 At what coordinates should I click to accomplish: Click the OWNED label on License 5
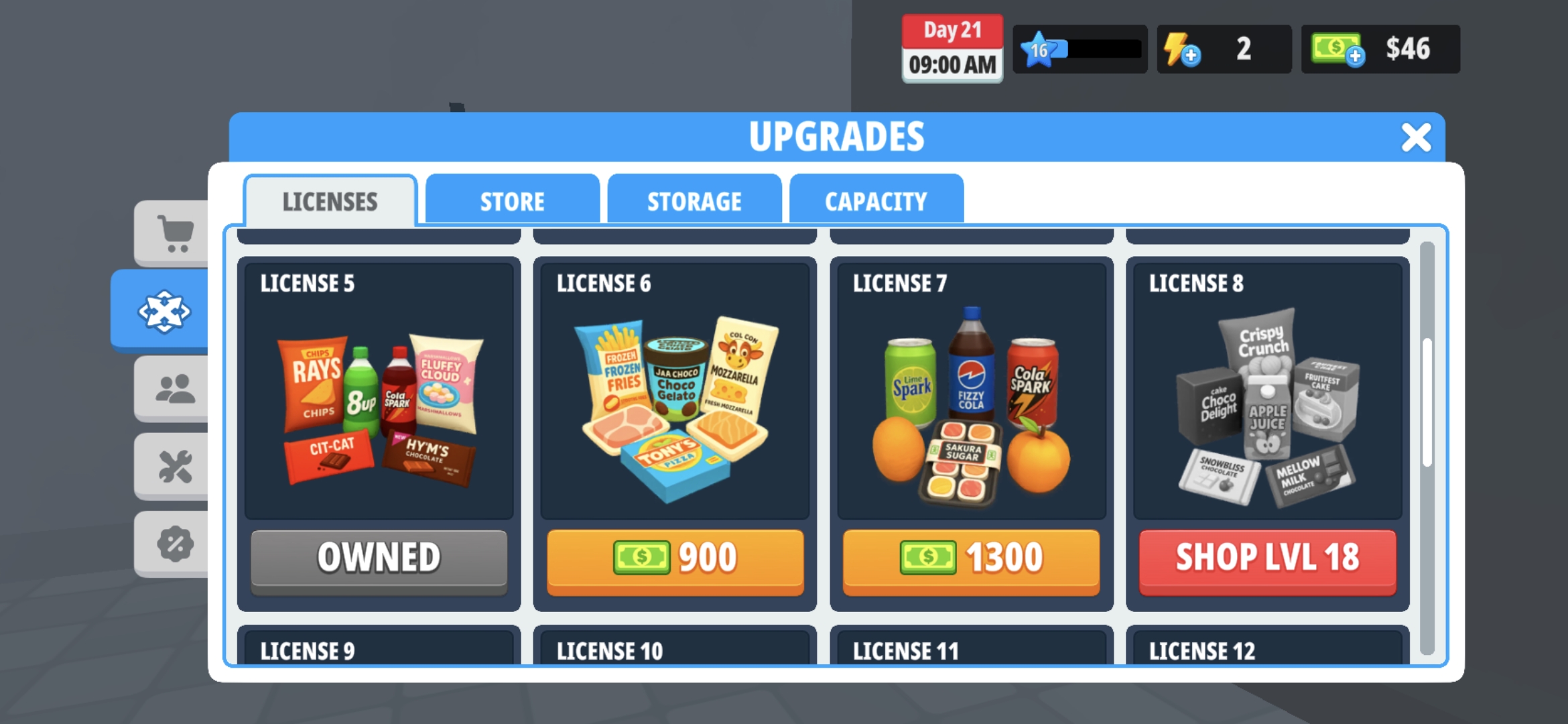pyautogui.click(x=379, y=558)
